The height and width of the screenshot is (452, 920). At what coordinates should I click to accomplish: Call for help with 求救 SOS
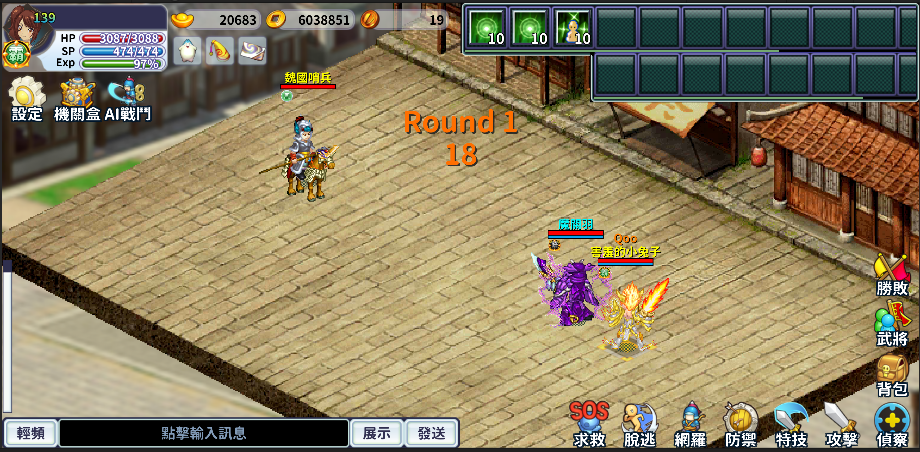pos(589,424)
